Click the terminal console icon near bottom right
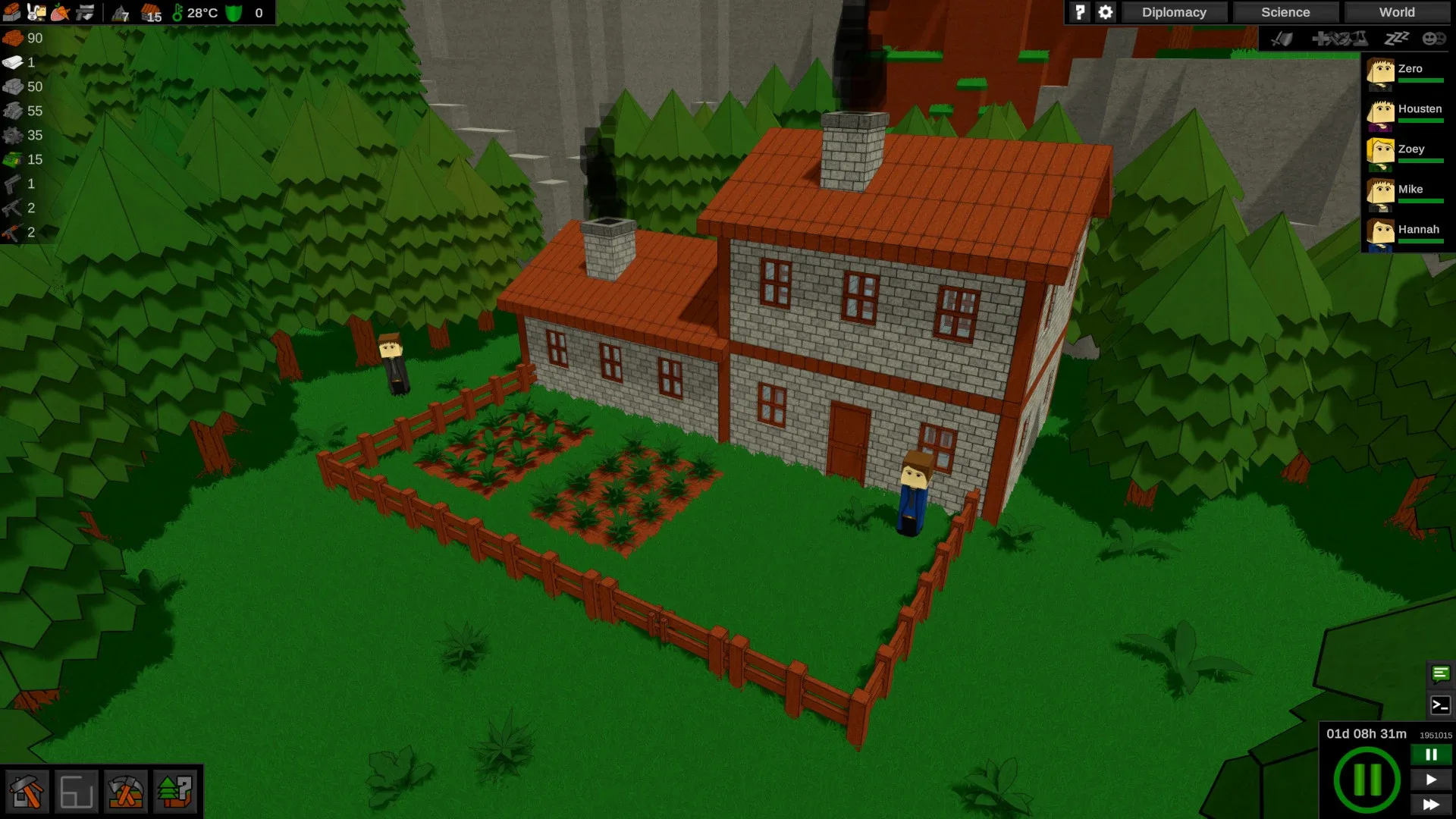The width and height of the screenshot is (1456, 819). (1439, 703)
